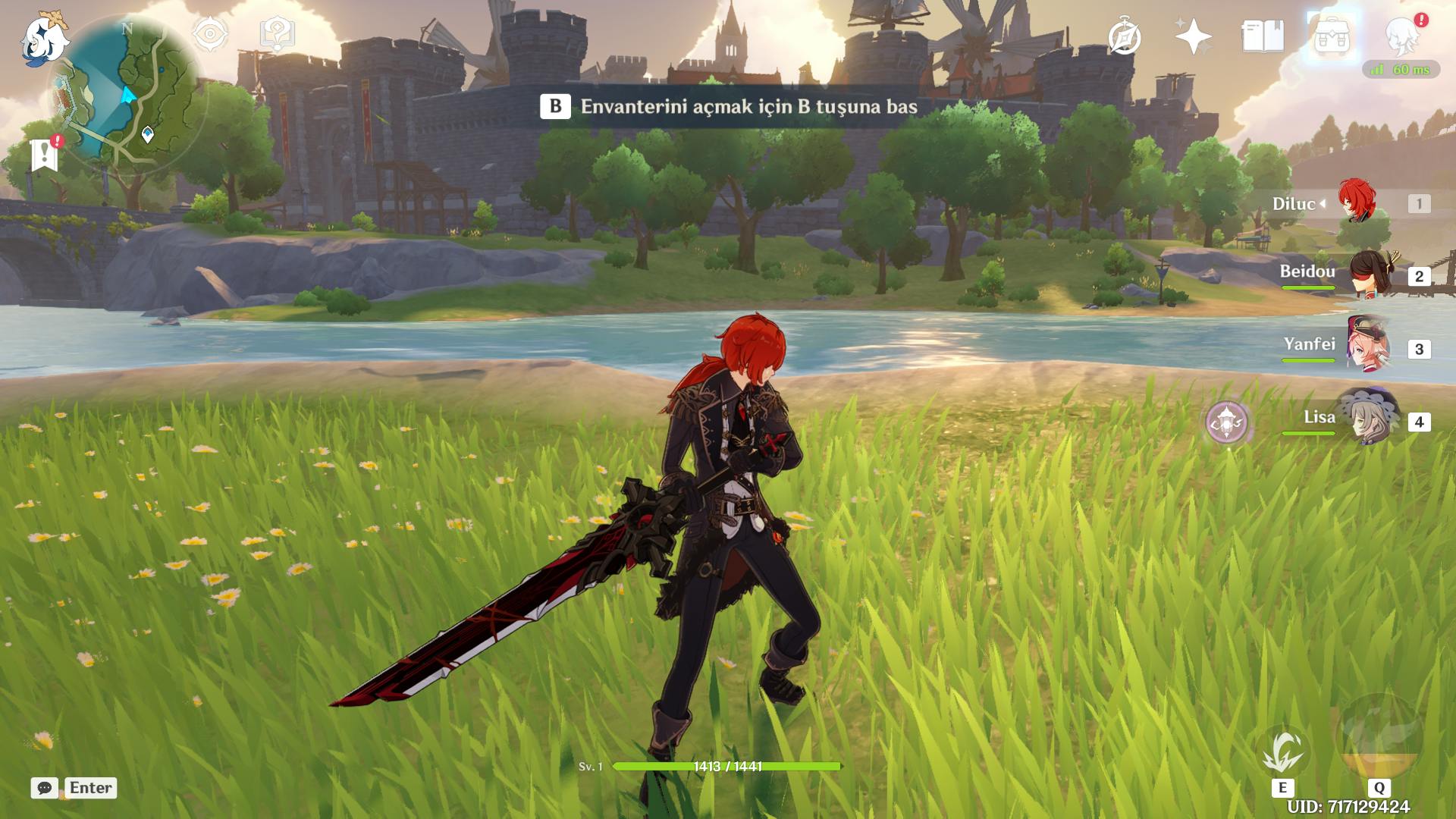
Task: Open the Adventurer Handbook book icon
Action: pos(1263,36)
